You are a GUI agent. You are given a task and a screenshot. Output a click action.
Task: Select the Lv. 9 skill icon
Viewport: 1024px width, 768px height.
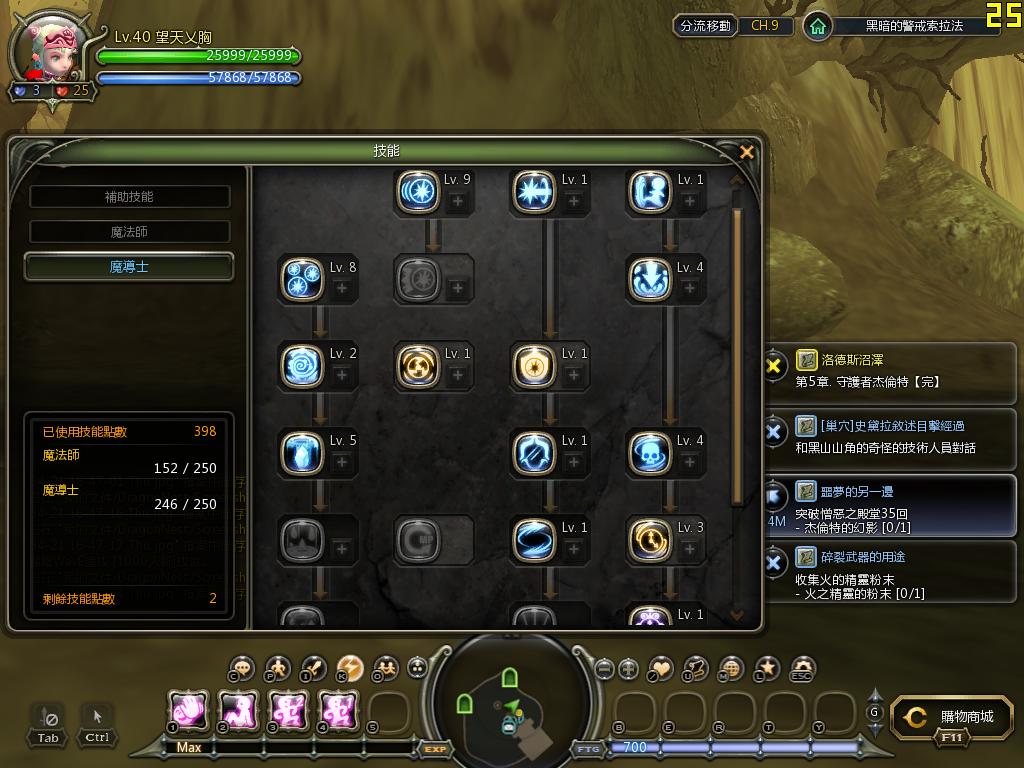tap(418, 192)
